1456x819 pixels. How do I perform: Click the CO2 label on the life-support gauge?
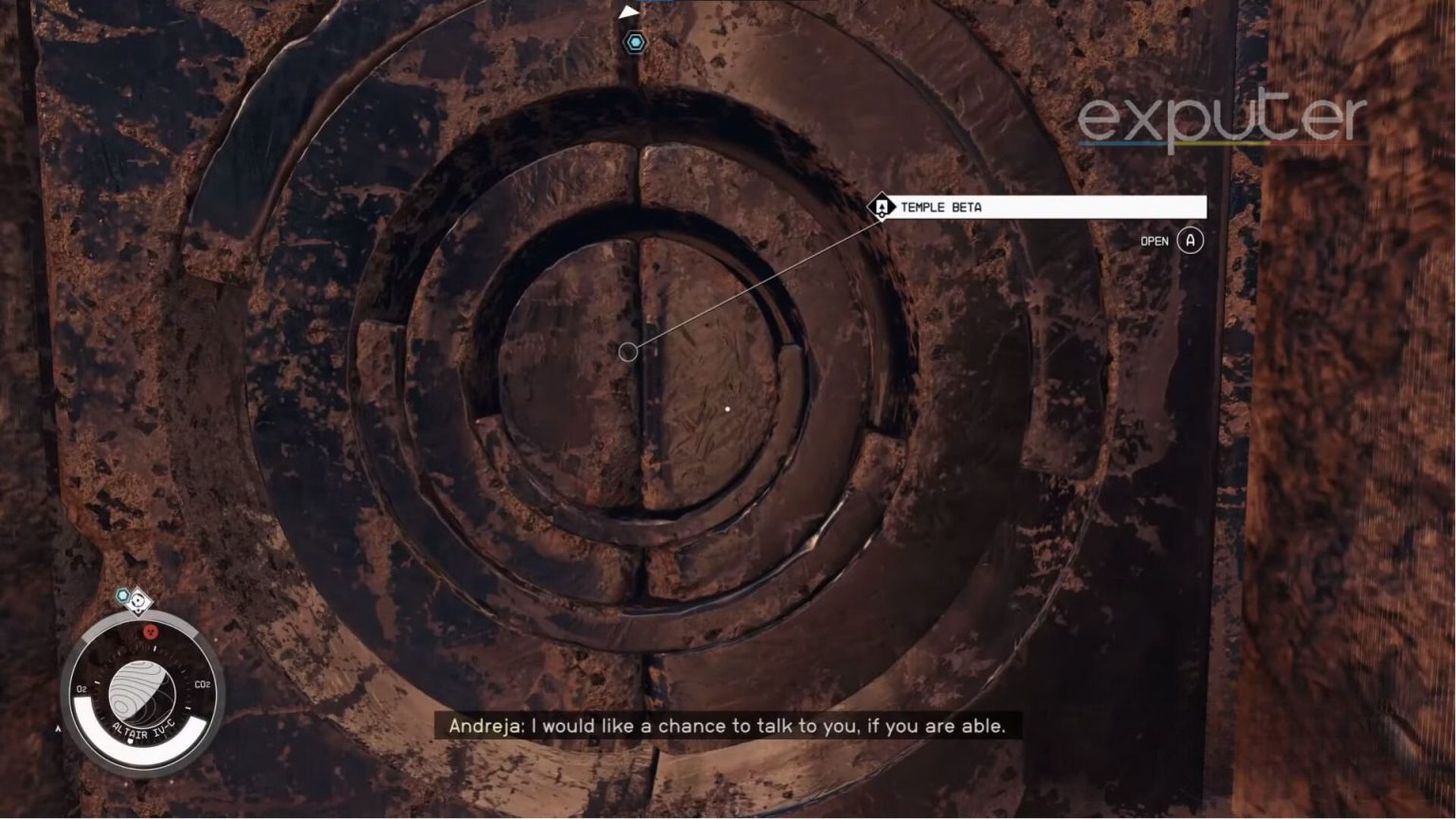tap(203, 683)
